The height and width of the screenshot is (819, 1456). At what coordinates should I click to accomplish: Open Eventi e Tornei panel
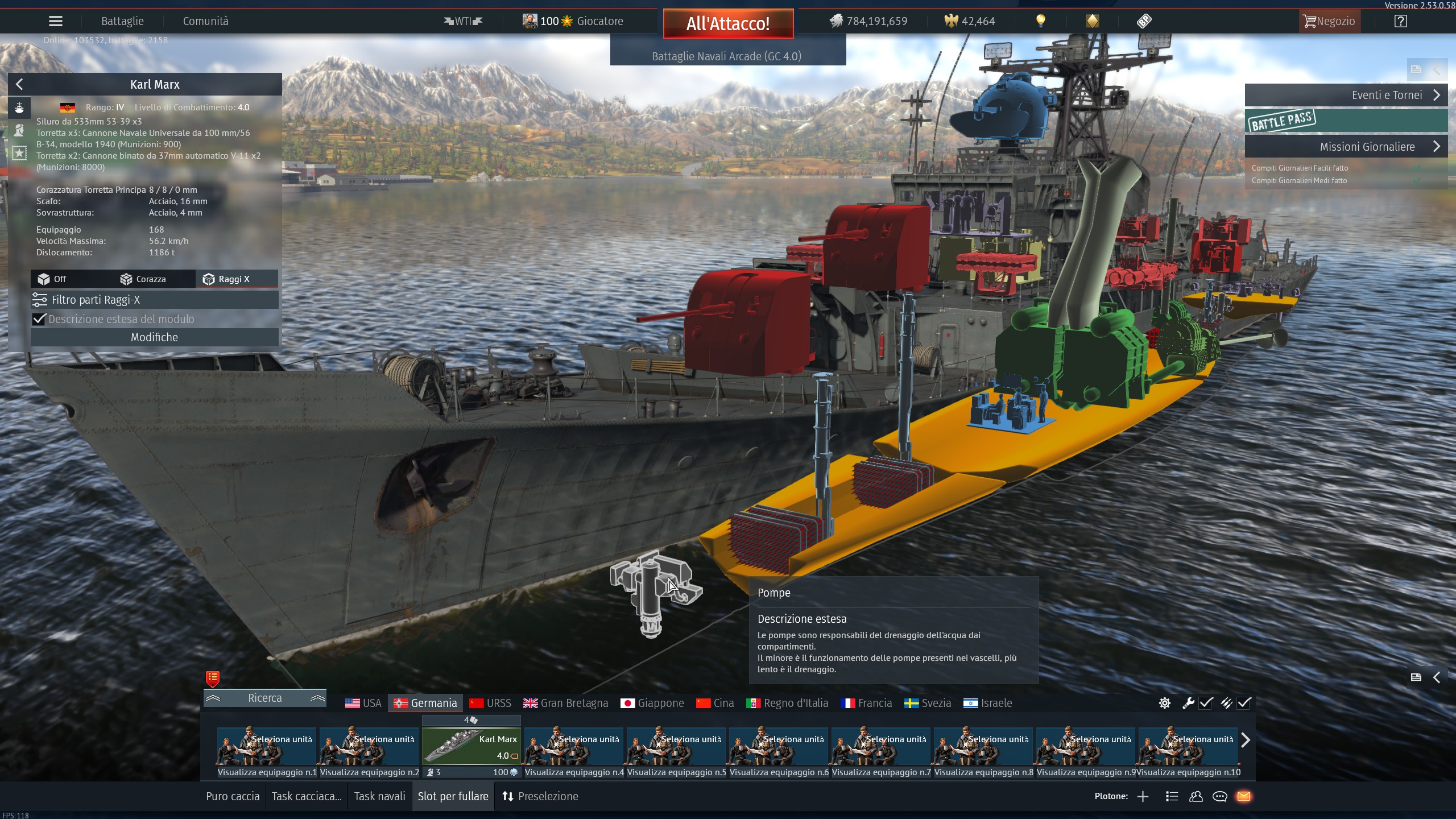pos(1346,95)
